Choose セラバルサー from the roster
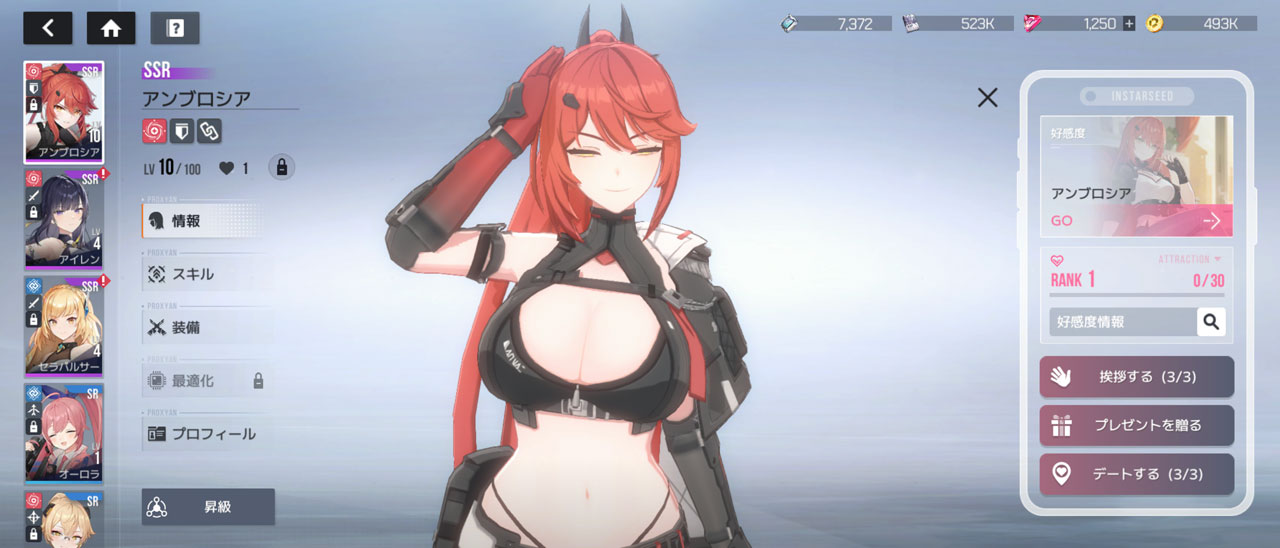 point(64,325)
